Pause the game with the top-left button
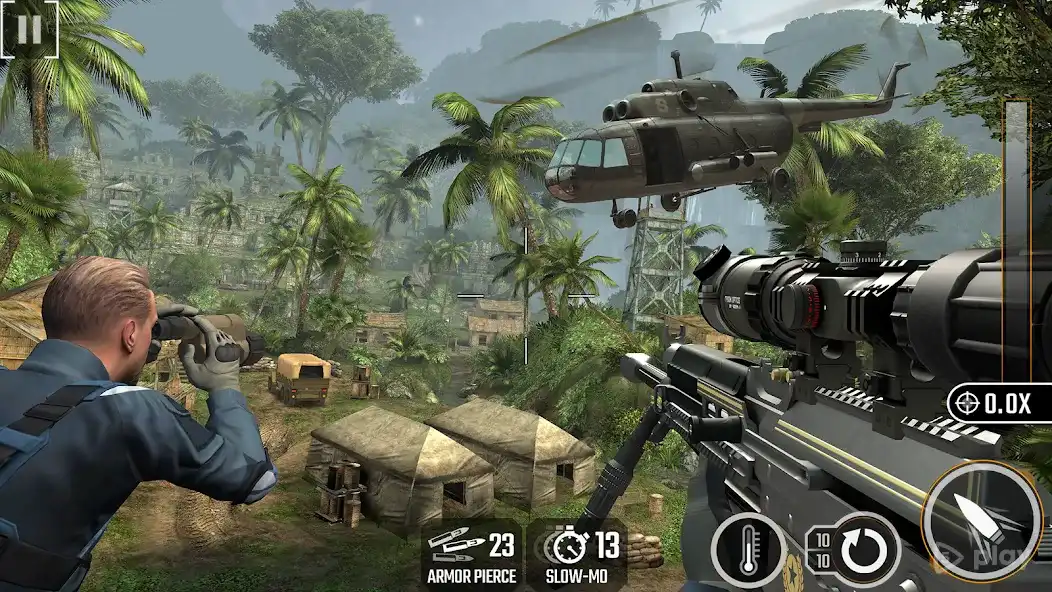The image size is (1052, 592). 29,29
